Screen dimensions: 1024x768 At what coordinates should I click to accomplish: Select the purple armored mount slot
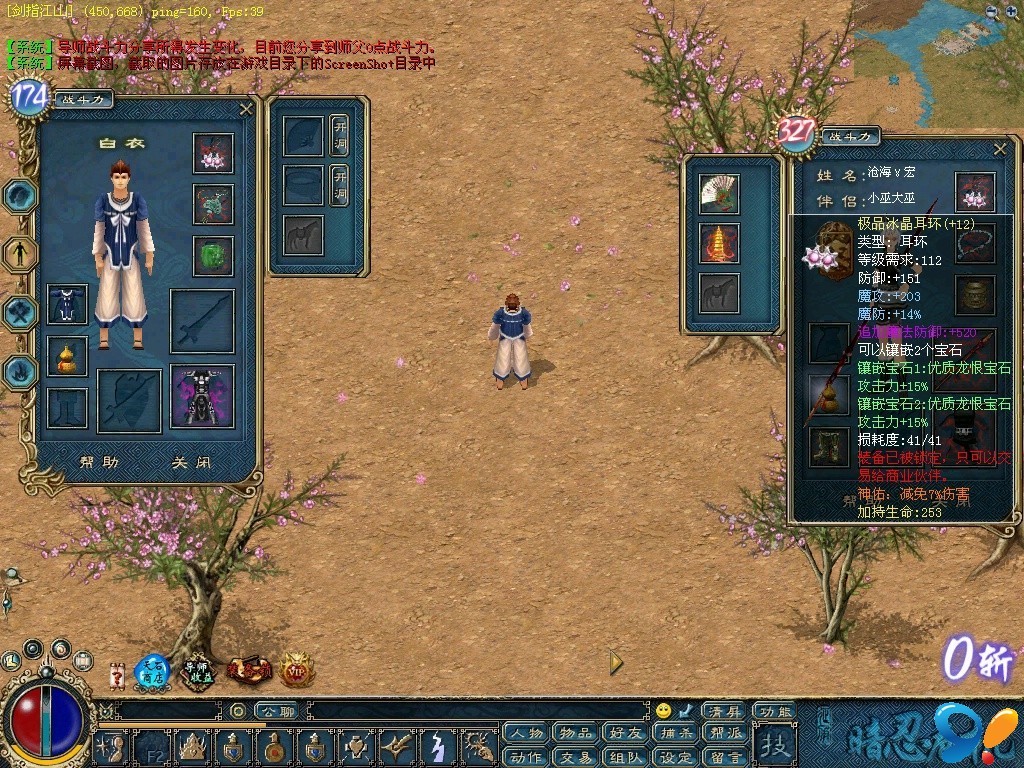click(x=202, y=397)
